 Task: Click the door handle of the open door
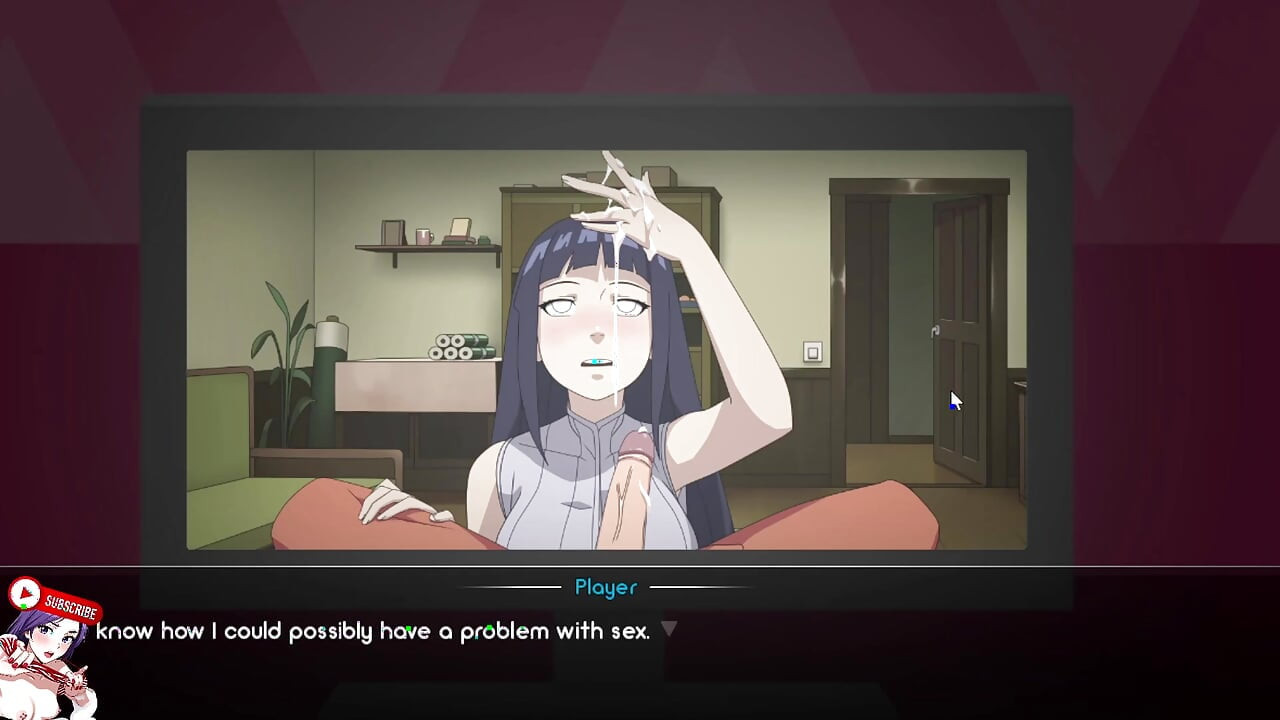tap(938, 330)
